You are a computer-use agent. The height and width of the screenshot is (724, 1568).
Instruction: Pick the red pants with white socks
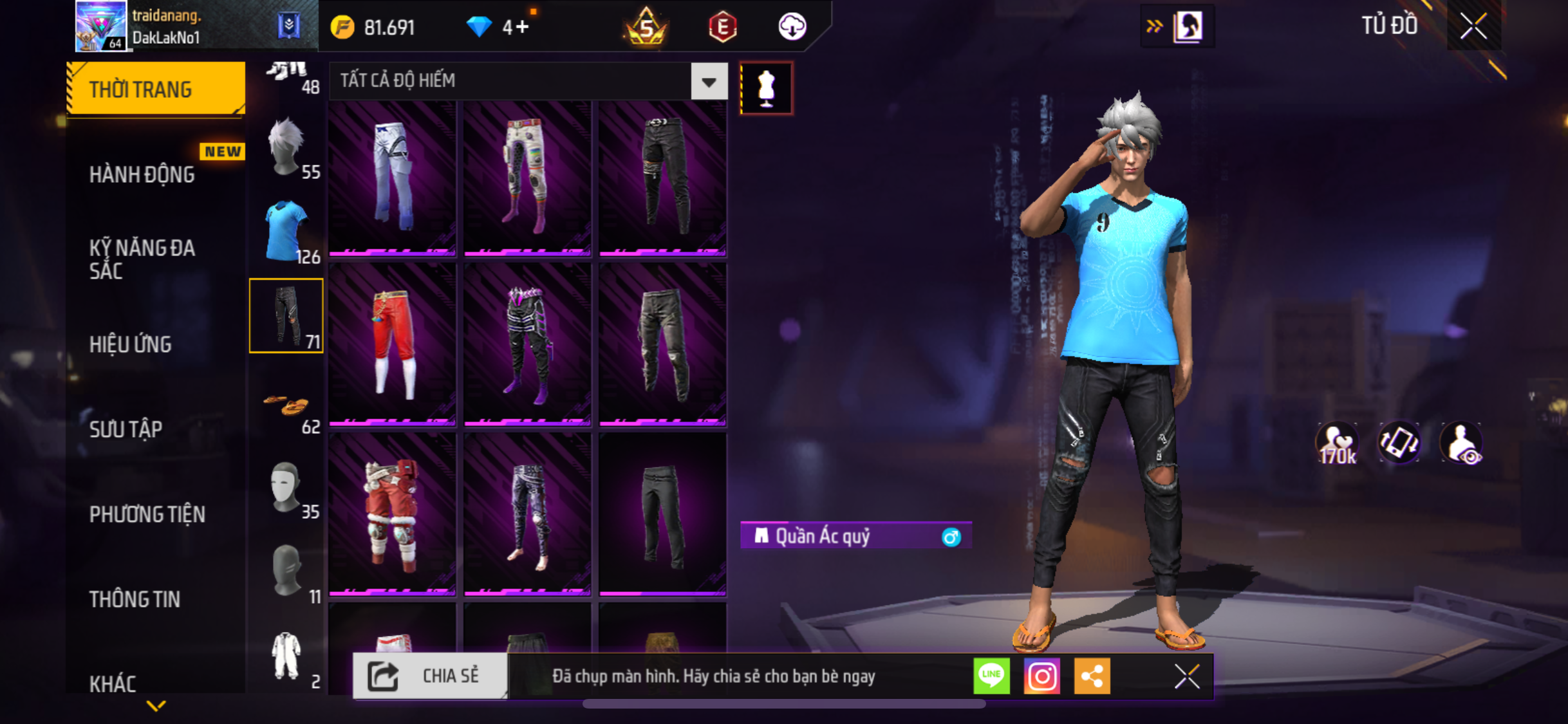[x=393, y=343]
